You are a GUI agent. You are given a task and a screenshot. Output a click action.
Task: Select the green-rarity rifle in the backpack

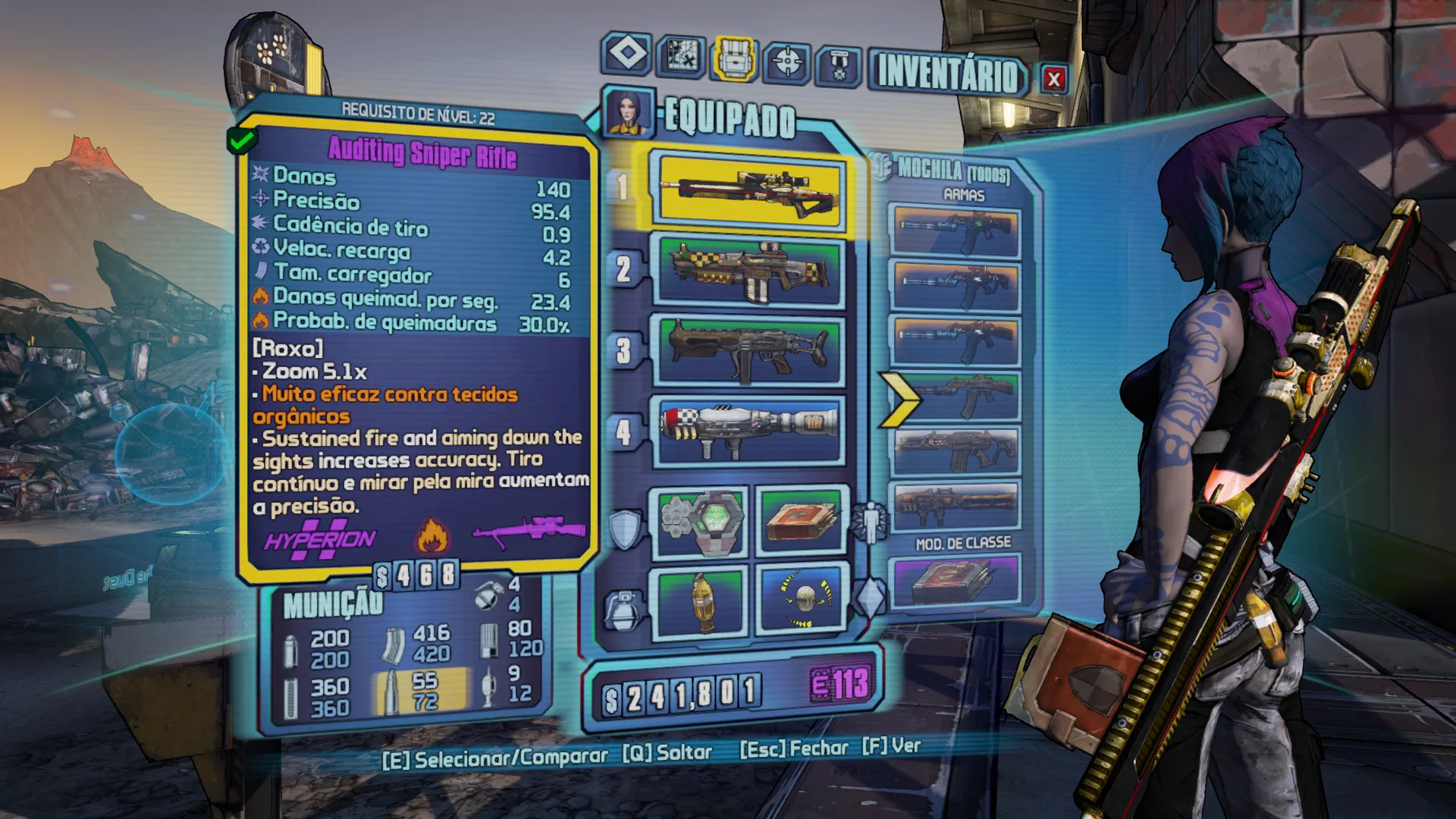[956, 396]
